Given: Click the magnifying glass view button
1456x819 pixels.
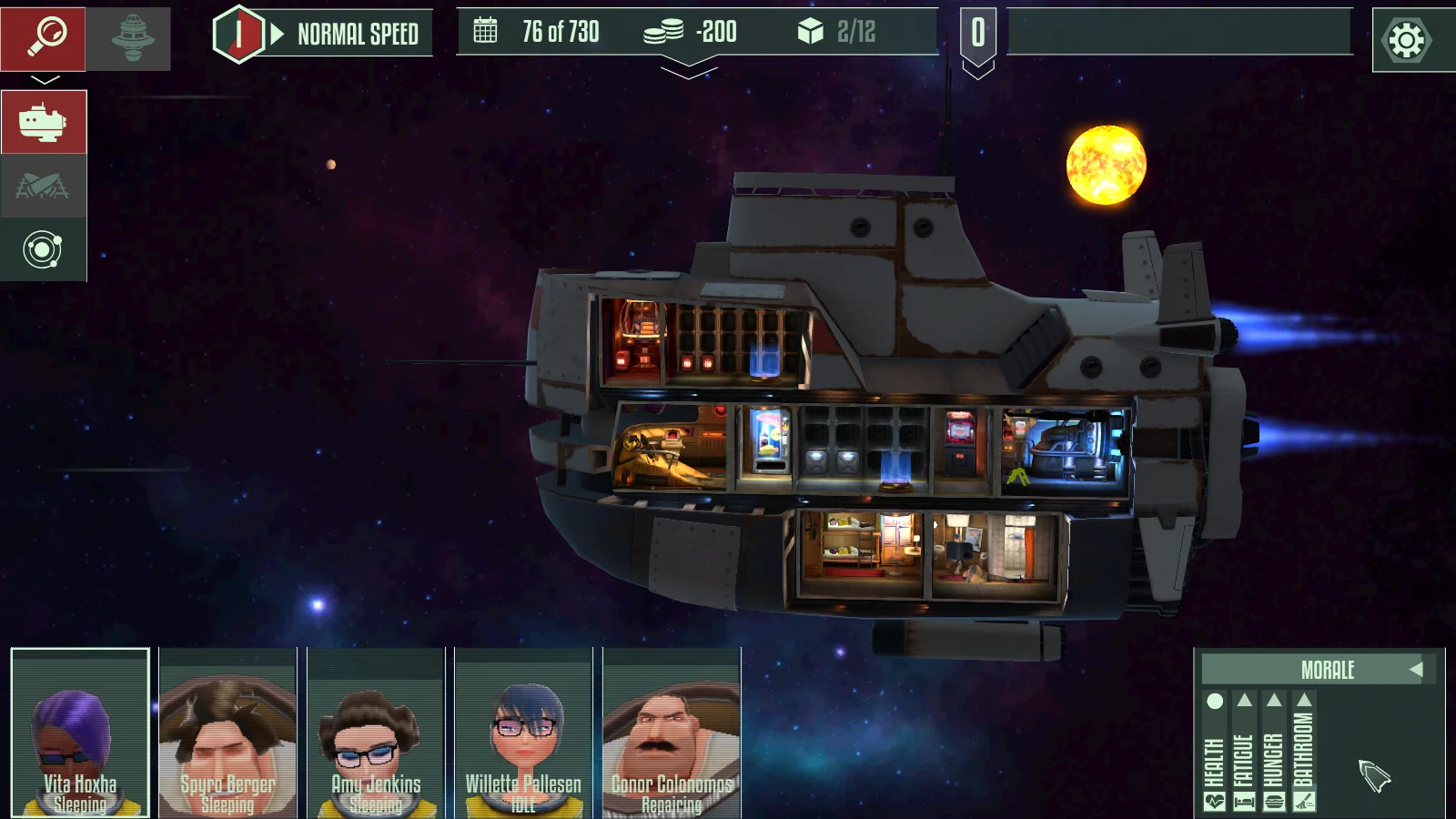Looking at the screenshot, I should click(x=44, y=38).
